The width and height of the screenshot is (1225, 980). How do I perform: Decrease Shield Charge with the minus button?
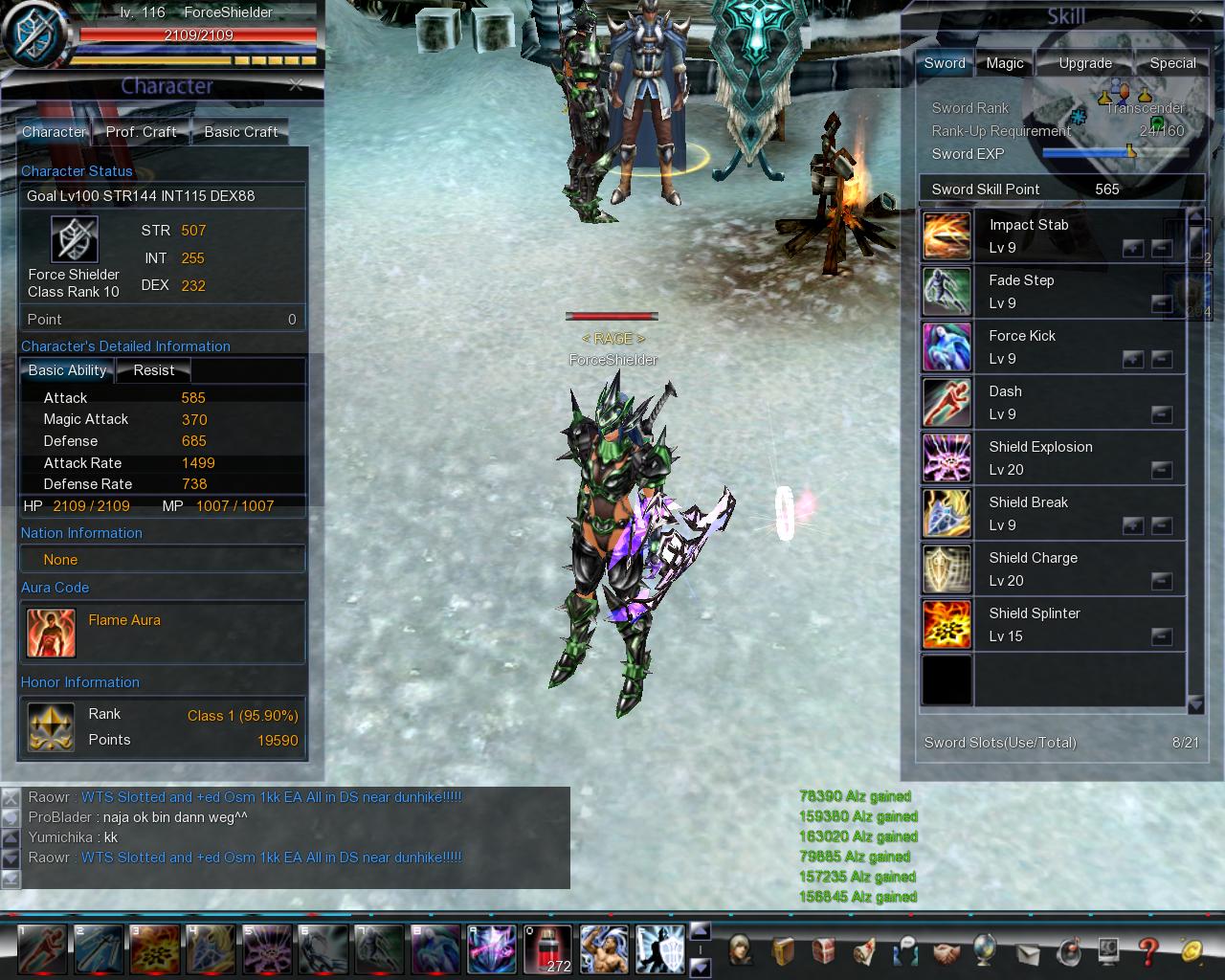pyautogui.click(x=1163, y=581)
